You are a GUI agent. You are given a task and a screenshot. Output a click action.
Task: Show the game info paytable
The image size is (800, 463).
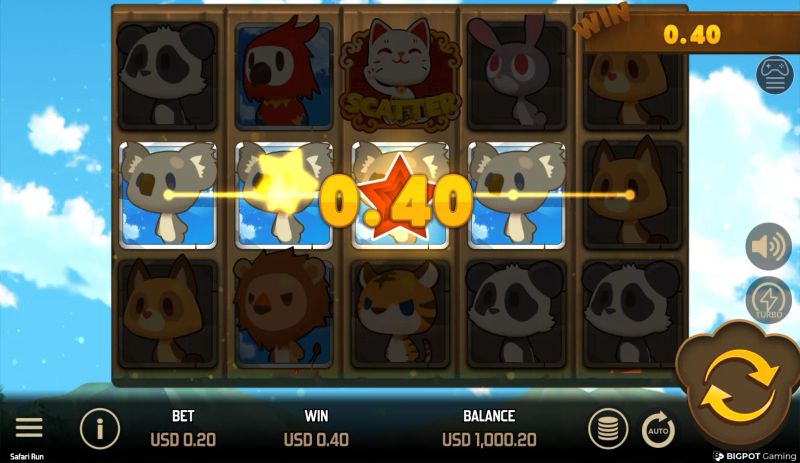(100, 429)
